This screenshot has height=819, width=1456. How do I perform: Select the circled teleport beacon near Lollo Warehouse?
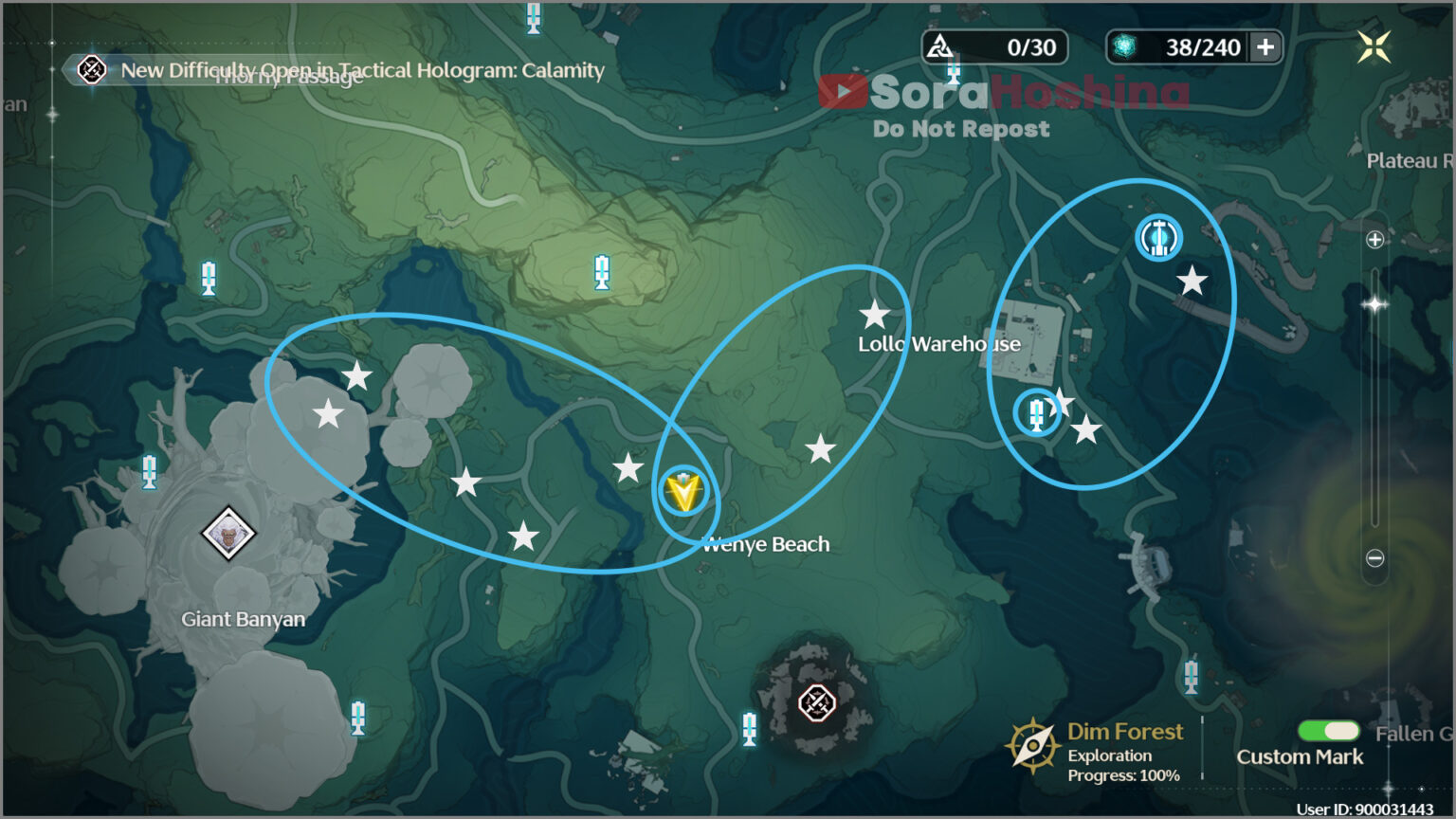(1036, 413)
